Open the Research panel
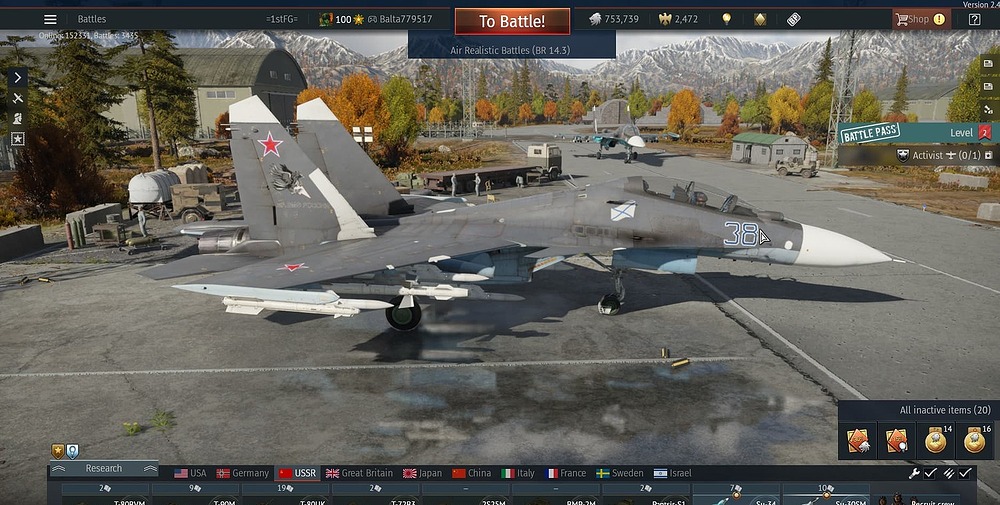 [104, 468]
